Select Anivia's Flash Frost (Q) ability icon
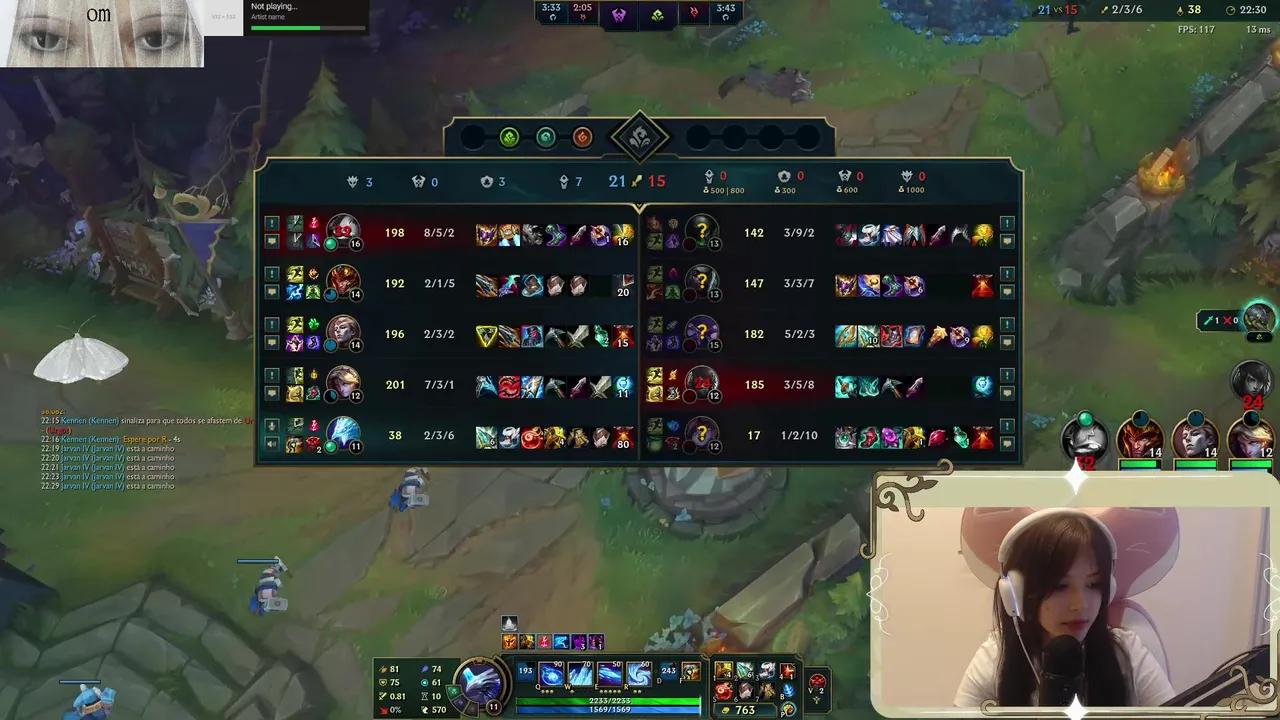Viewport: 1280px width, 720px height. click(x=550, y=672)
